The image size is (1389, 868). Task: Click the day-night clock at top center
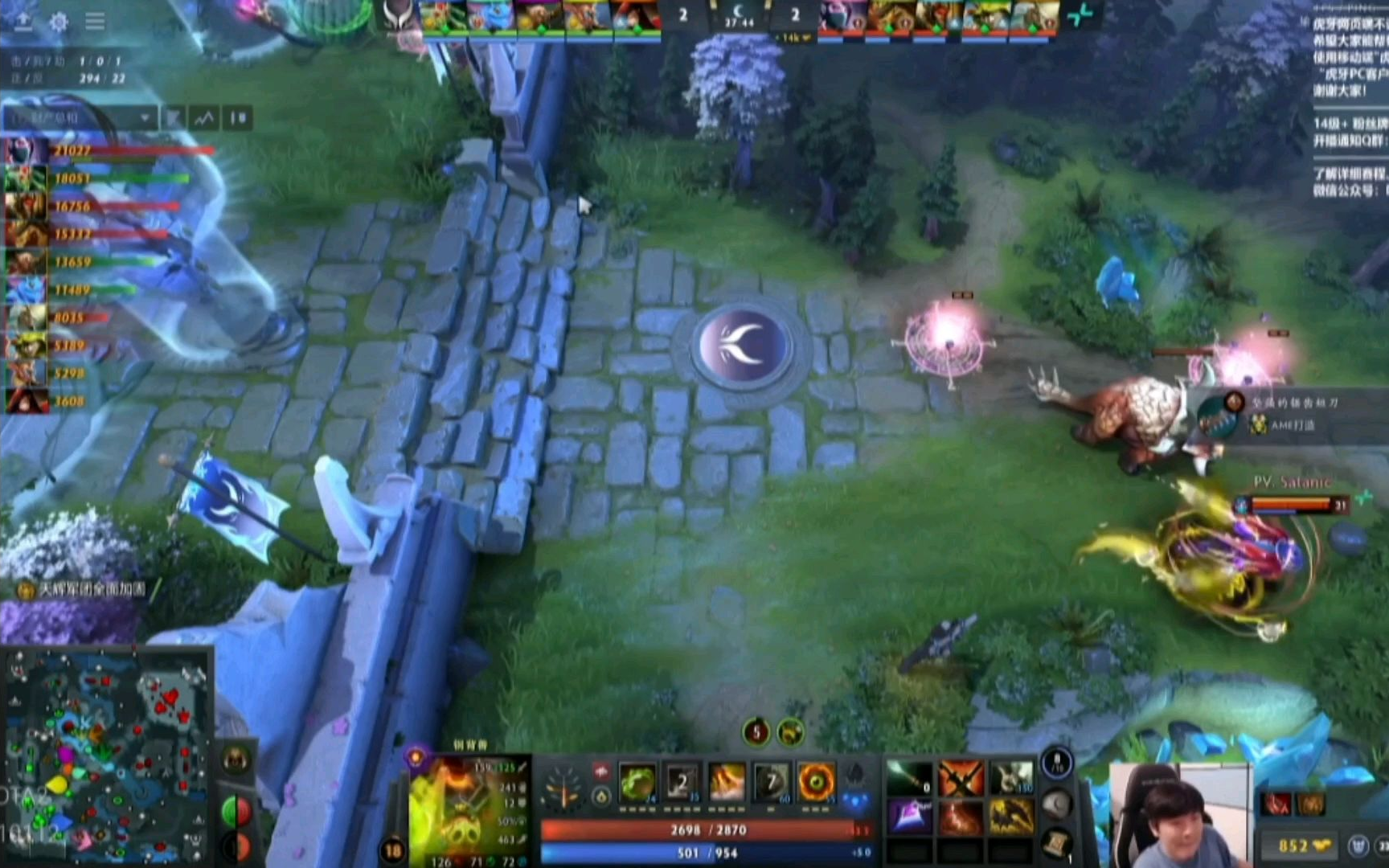[x=739, y=15]
